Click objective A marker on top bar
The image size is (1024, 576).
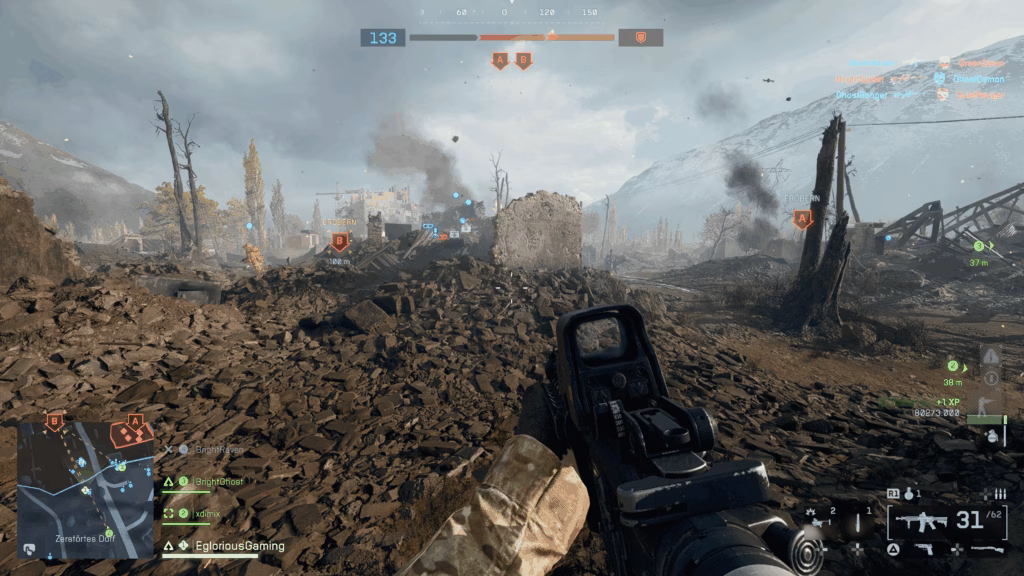click(x=500, y=61)
